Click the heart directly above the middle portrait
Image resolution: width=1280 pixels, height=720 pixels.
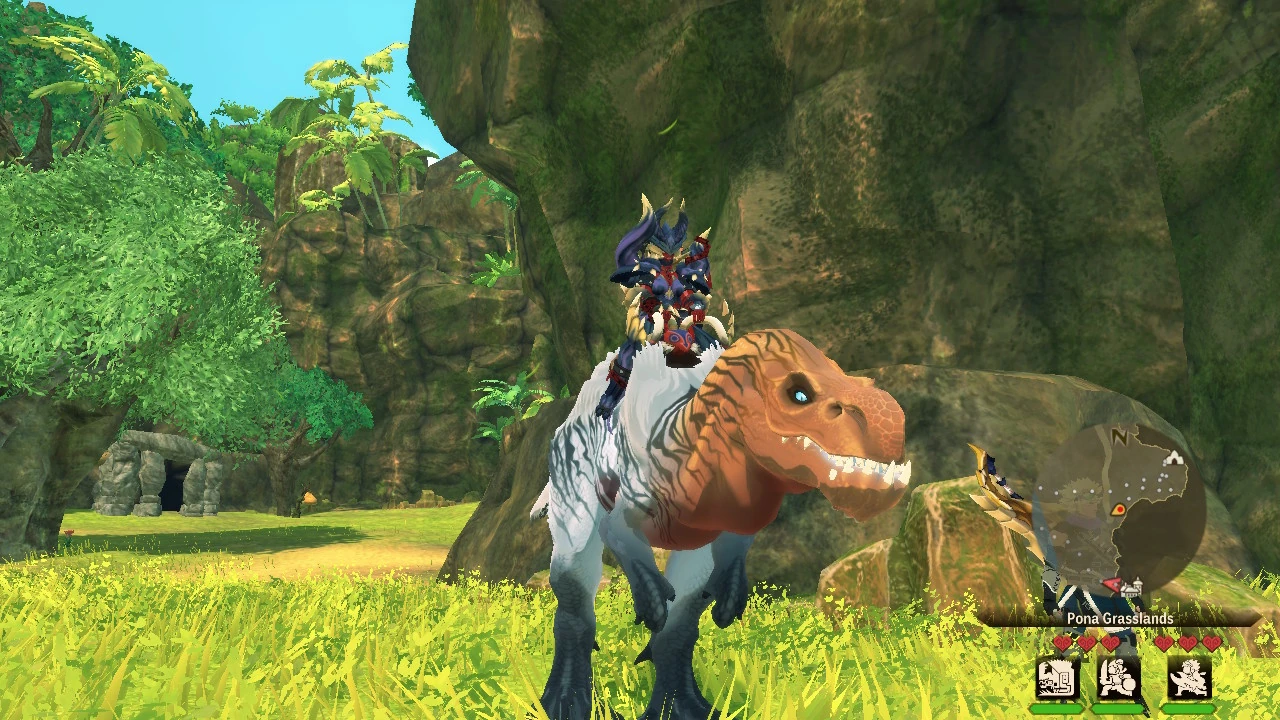(1112, 644)
